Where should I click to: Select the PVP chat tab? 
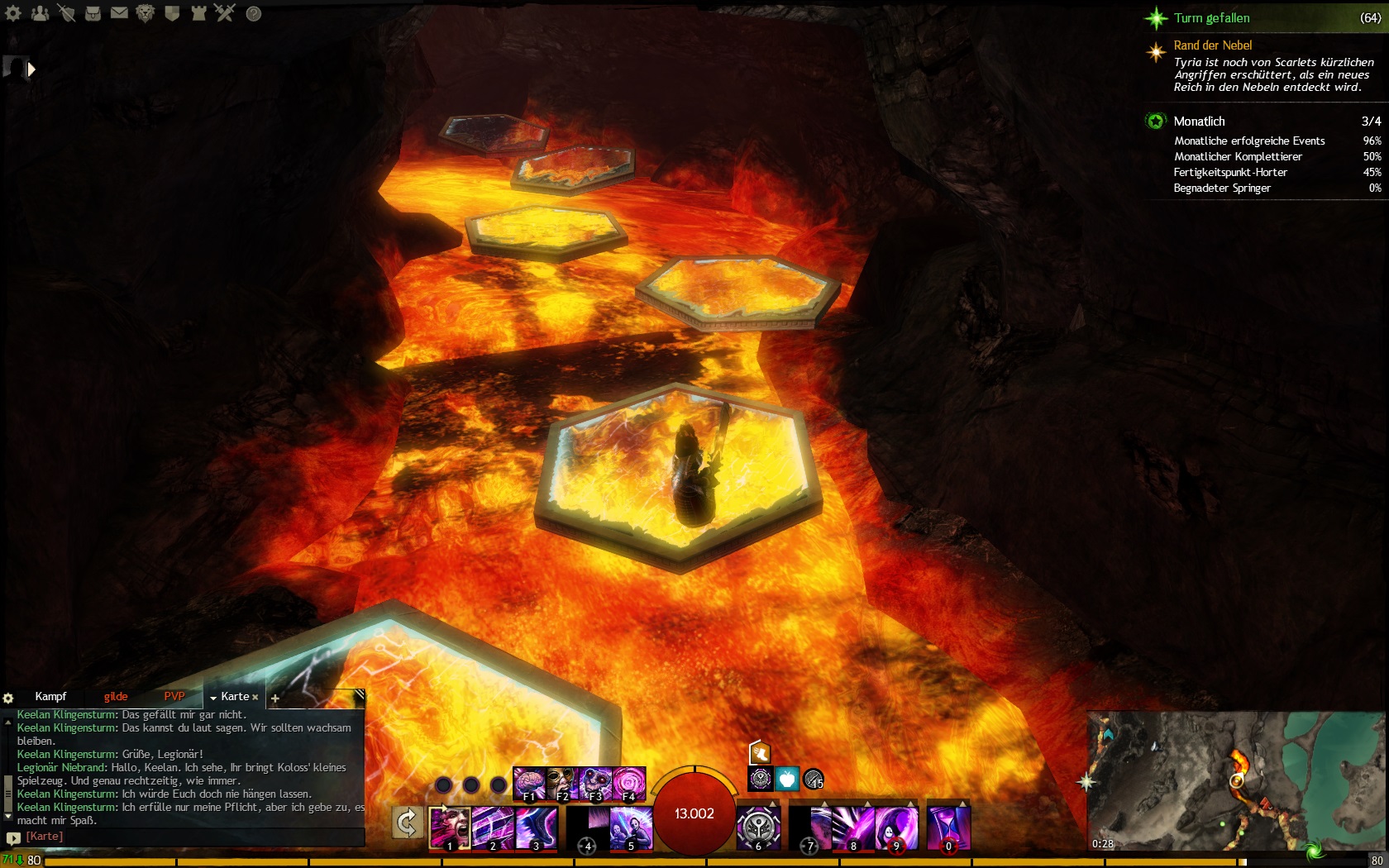point(174,697)
